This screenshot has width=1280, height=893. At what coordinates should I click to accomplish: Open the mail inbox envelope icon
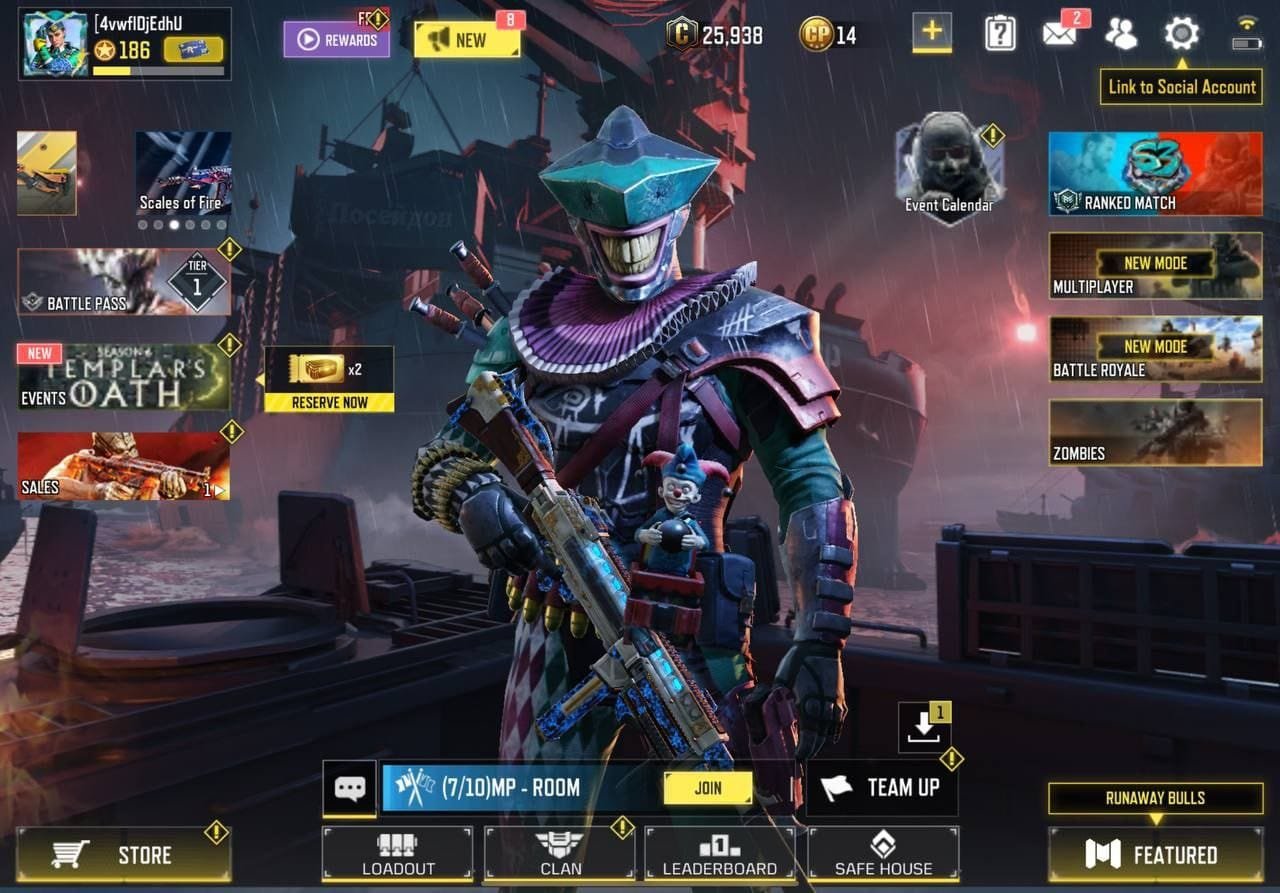(x=1059, y=34)
